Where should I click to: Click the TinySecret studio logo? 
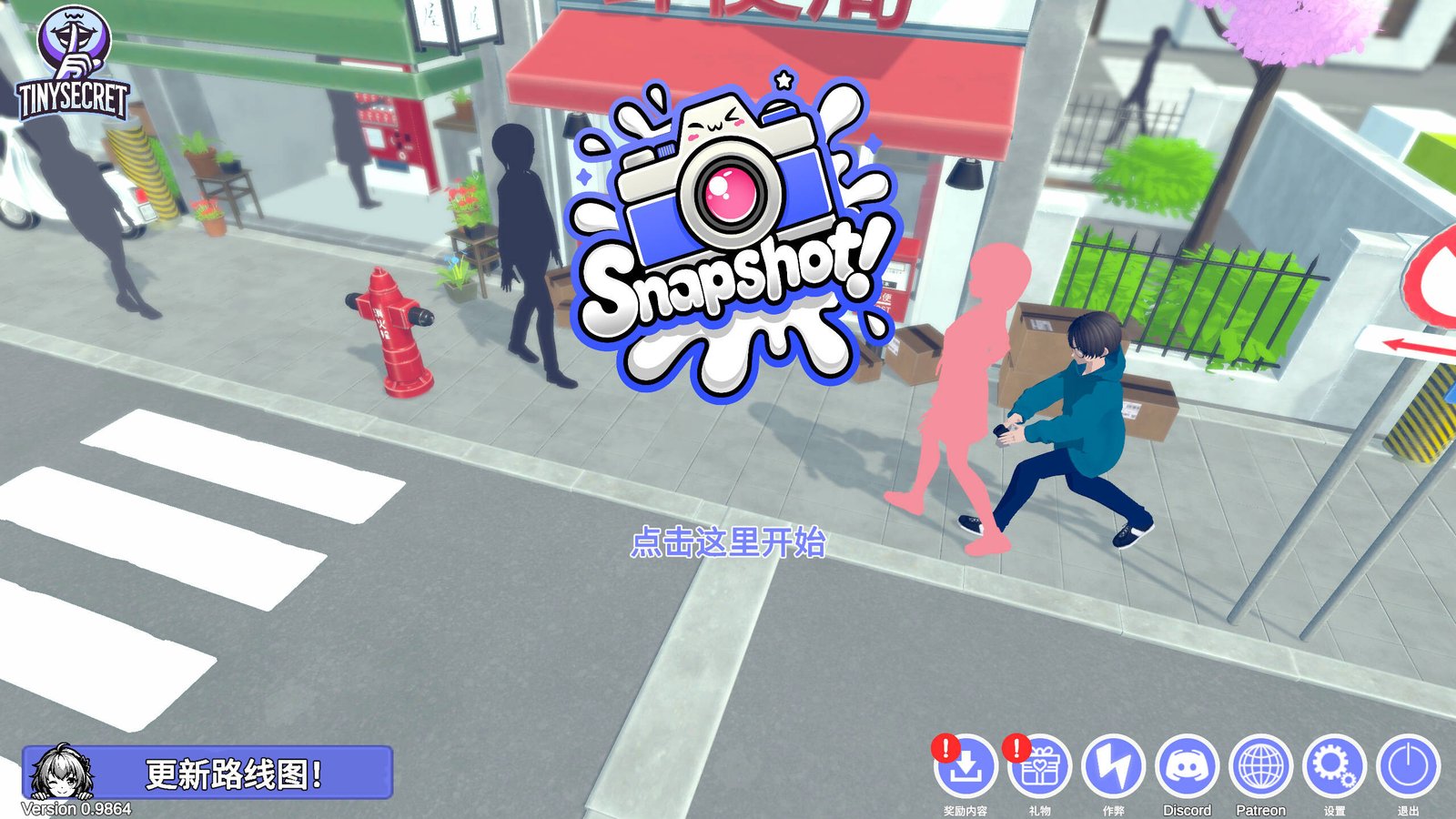point(71,59)
